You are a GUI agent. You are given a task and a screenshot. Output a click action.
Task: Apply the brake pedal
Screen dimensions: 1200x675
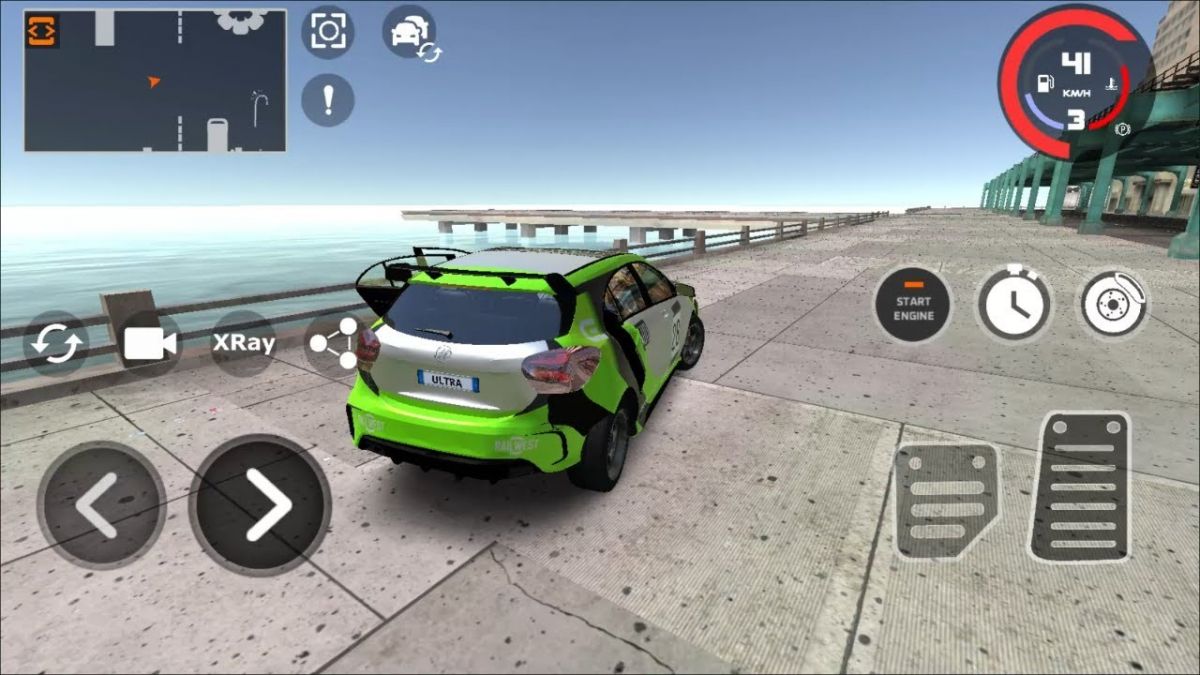(945, 500)
